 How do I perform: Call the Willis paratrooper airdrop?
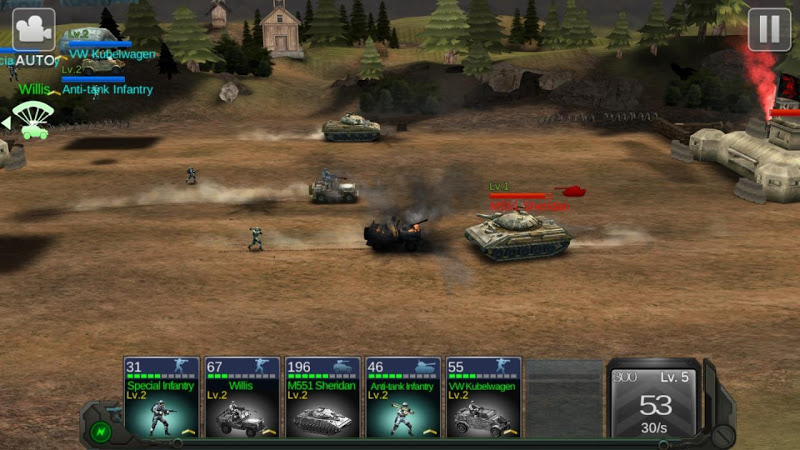(33, 117)
